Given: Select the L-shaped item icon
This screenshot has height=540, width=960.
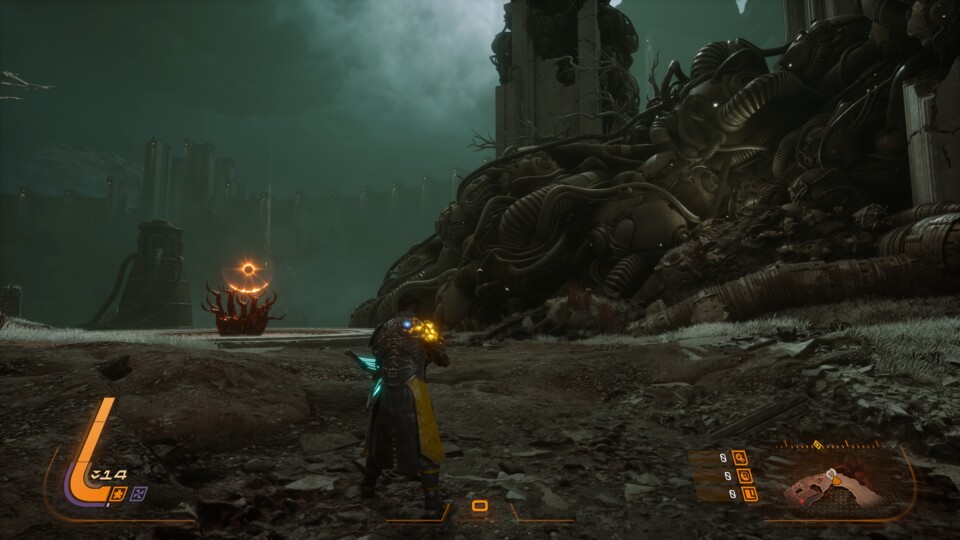Looking at the screenshot, I should (x=750, y=493).
